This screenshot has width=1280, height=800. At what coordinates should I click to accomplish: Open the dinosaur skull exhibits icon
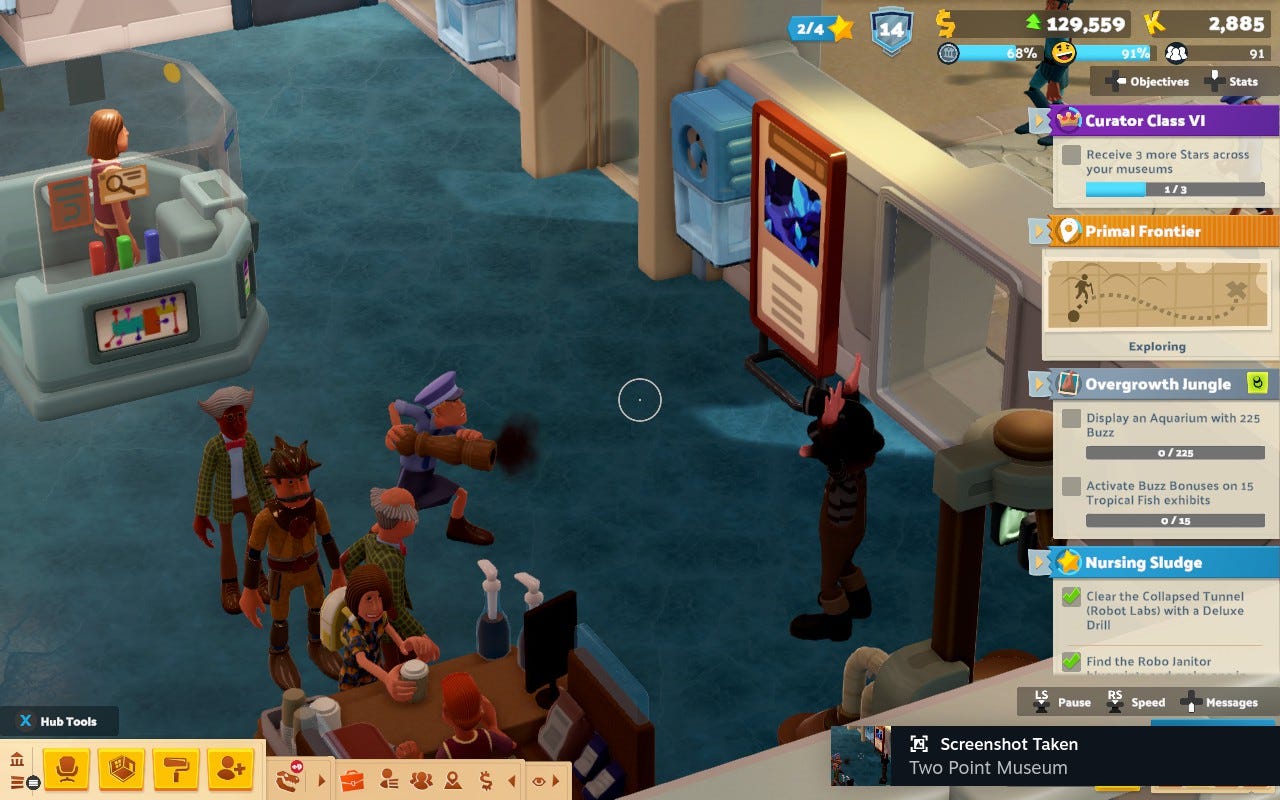290,777
